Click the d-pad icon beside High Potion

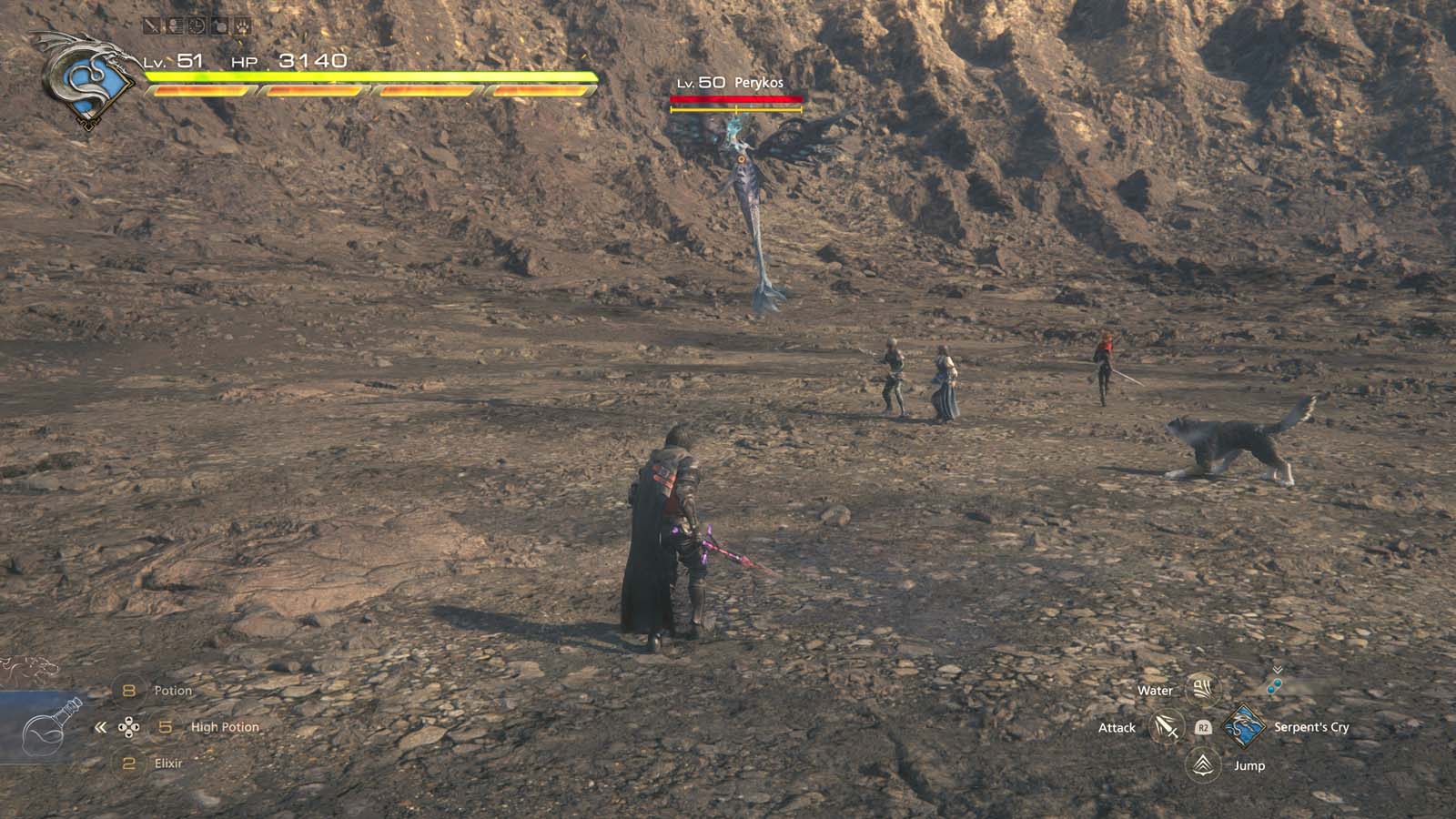point(128,727)
